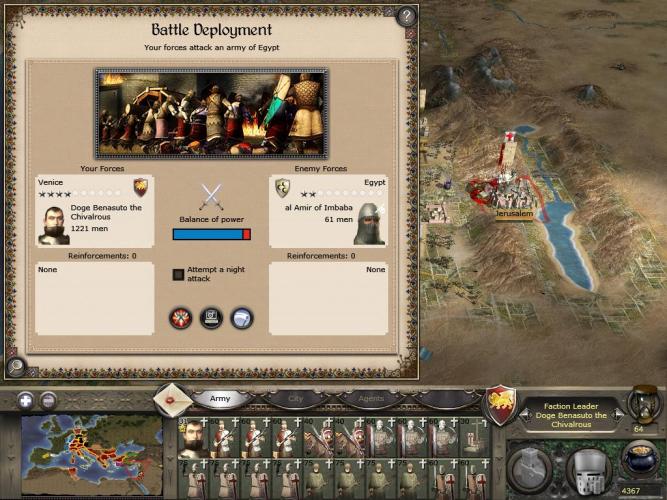Switch to the City tab

click(x=296, y=399)
